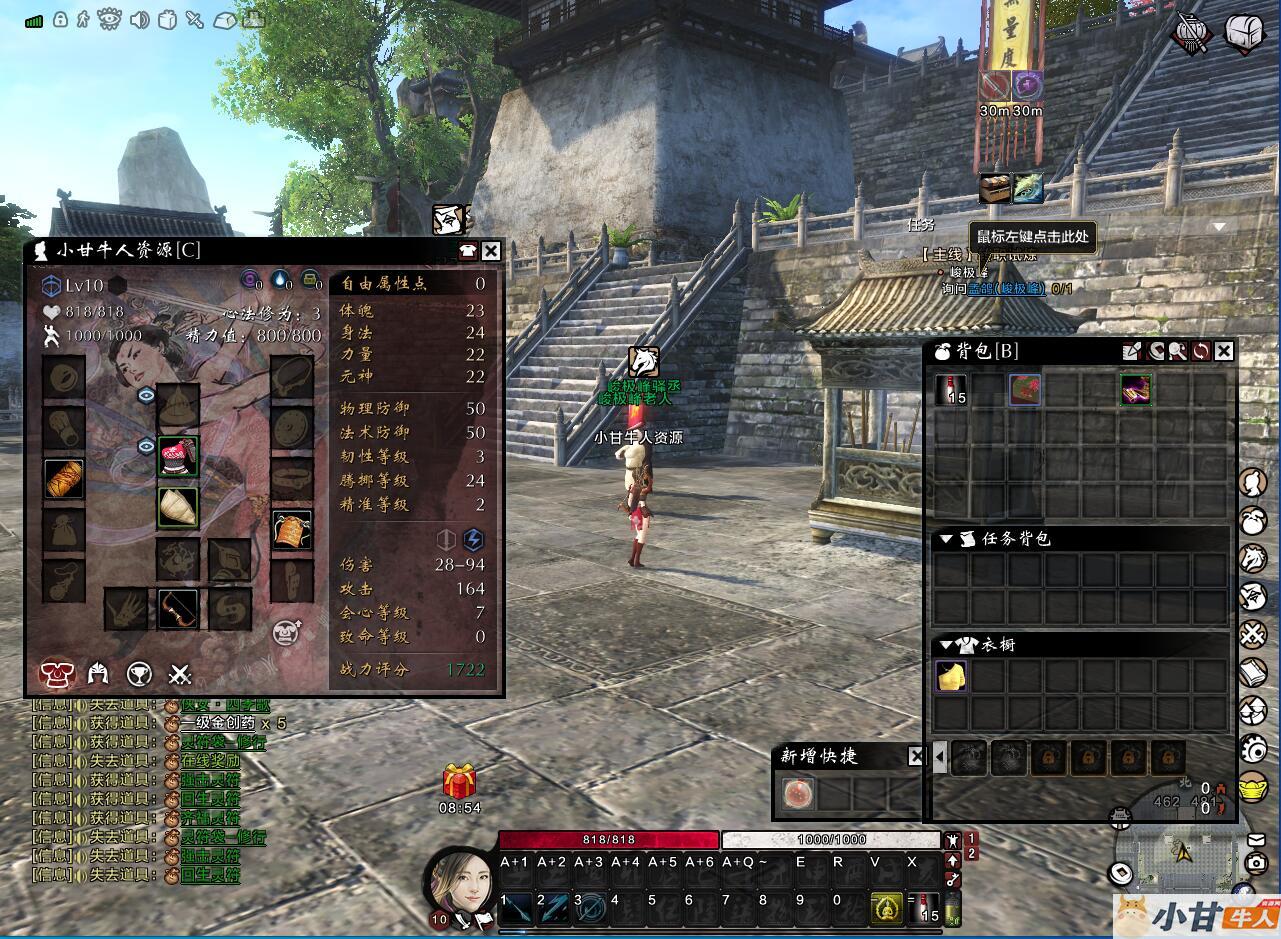1281x939 pixels.
Task: Select the equipped orange wrist wrap
Action: pos(64,479)
